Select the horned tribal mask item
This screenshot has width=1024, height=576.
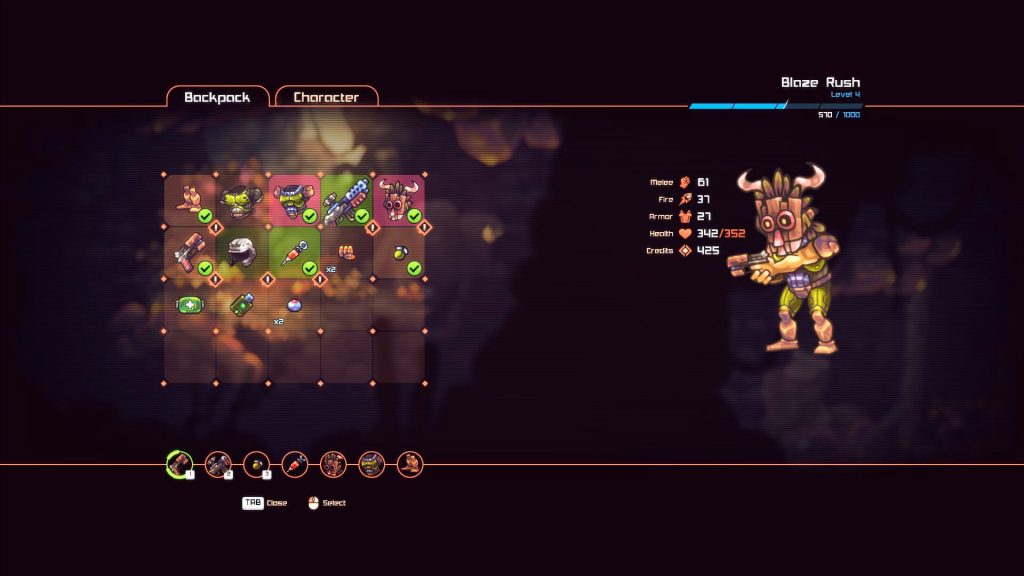398,200
